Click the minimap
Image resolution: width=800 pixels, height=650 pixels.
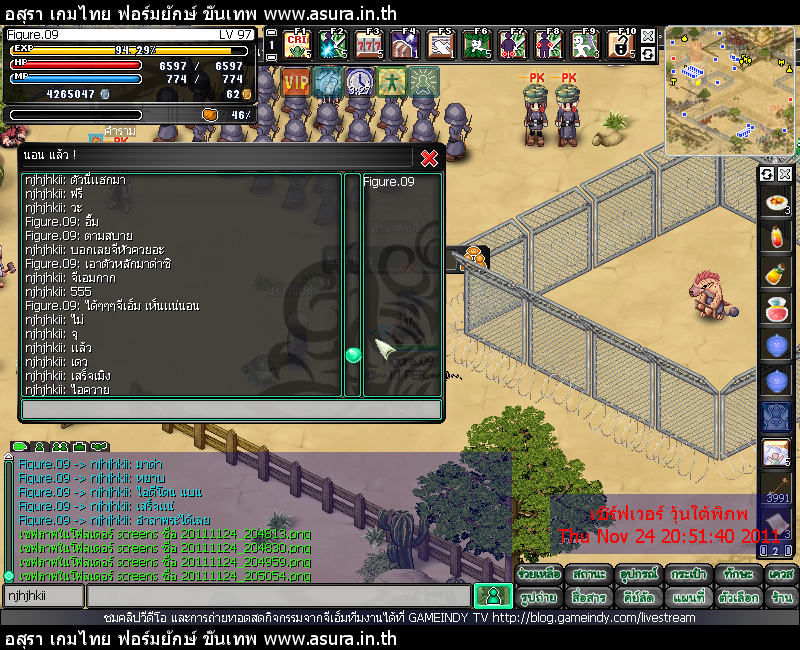(731, 91)
